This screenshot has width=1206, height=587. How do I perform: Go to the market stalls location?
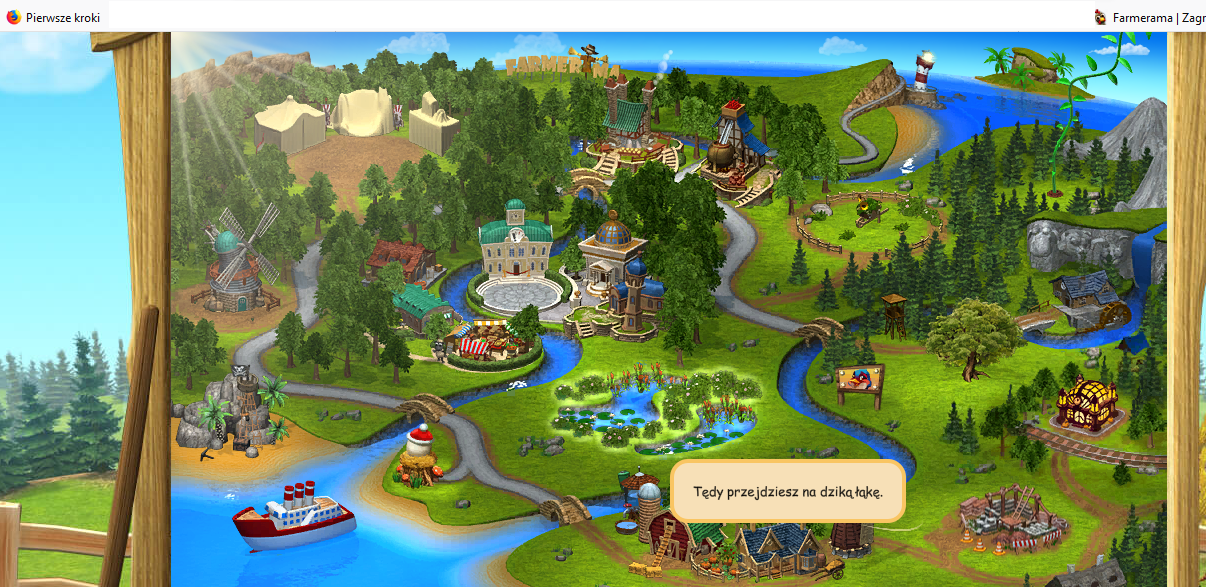pyautogui.click(x=488, y=336)
